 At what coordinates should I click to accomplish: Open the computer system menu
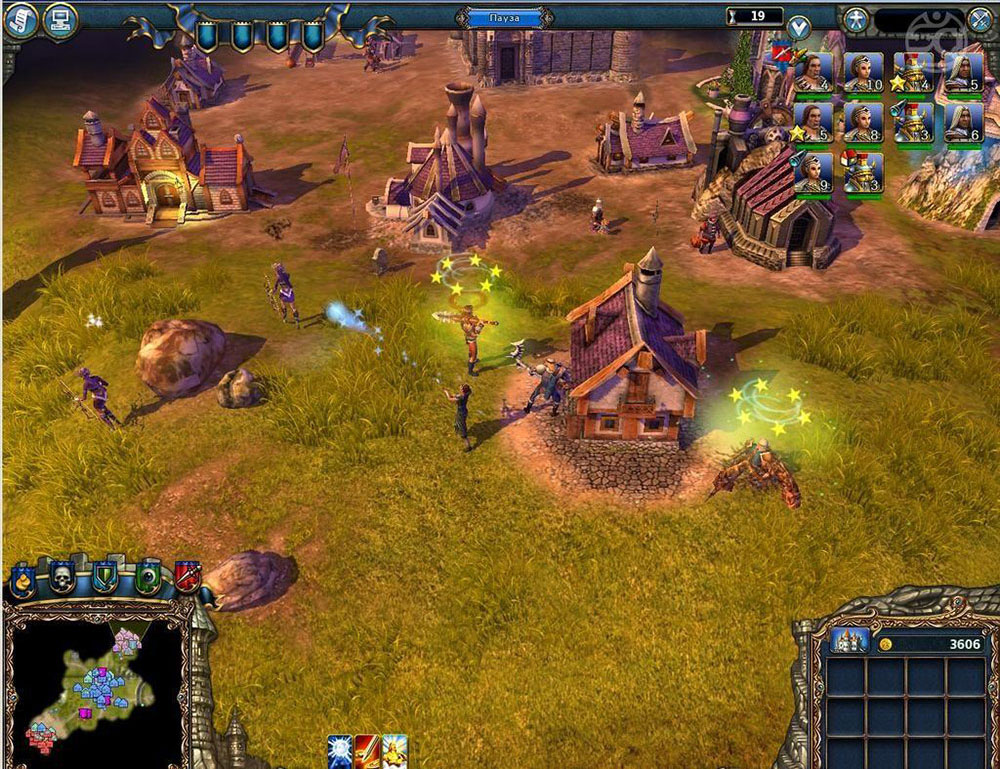point(61,21)
